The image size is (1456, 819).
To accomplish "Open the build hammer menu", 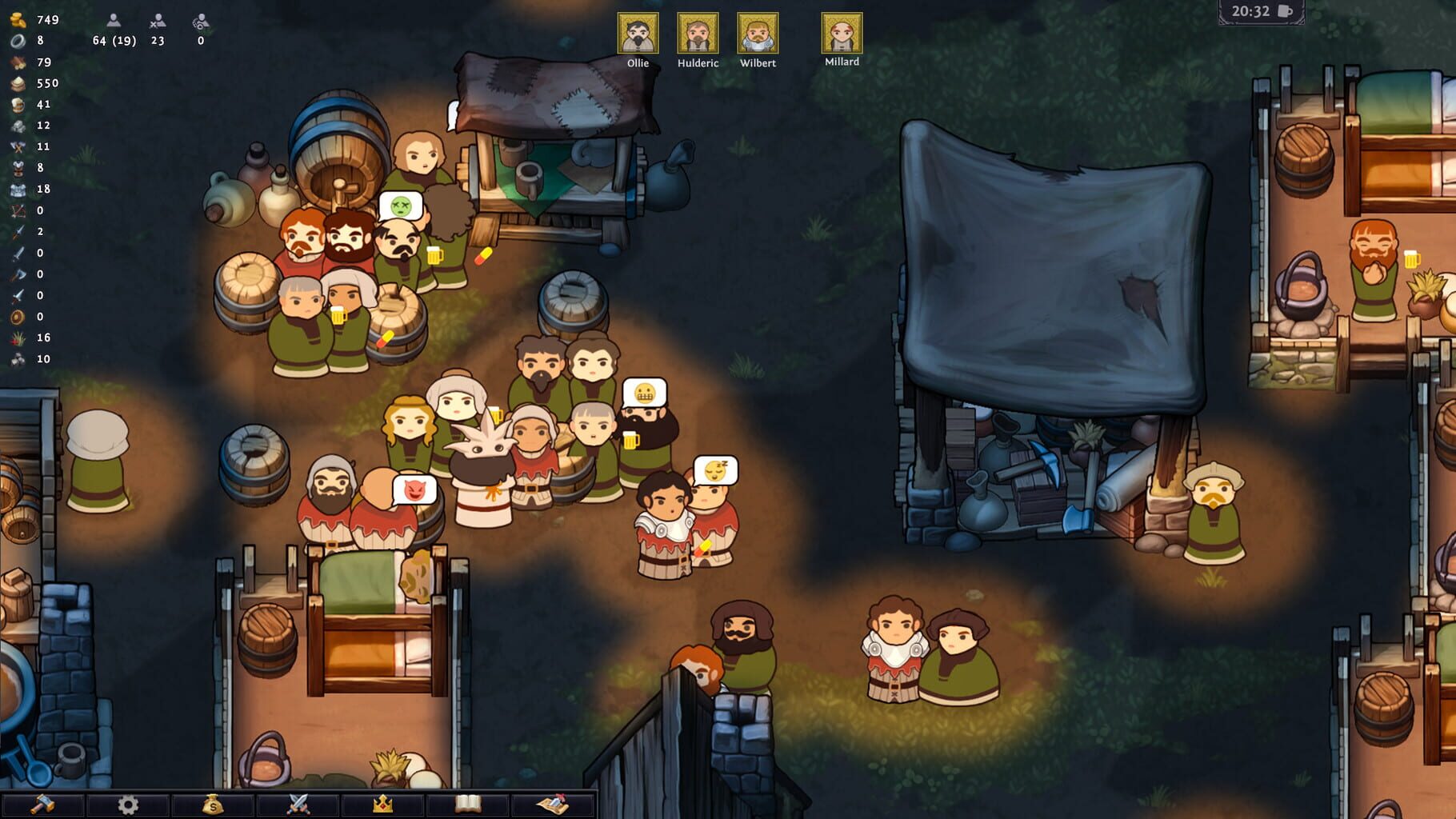I will [x=42, y=804].
